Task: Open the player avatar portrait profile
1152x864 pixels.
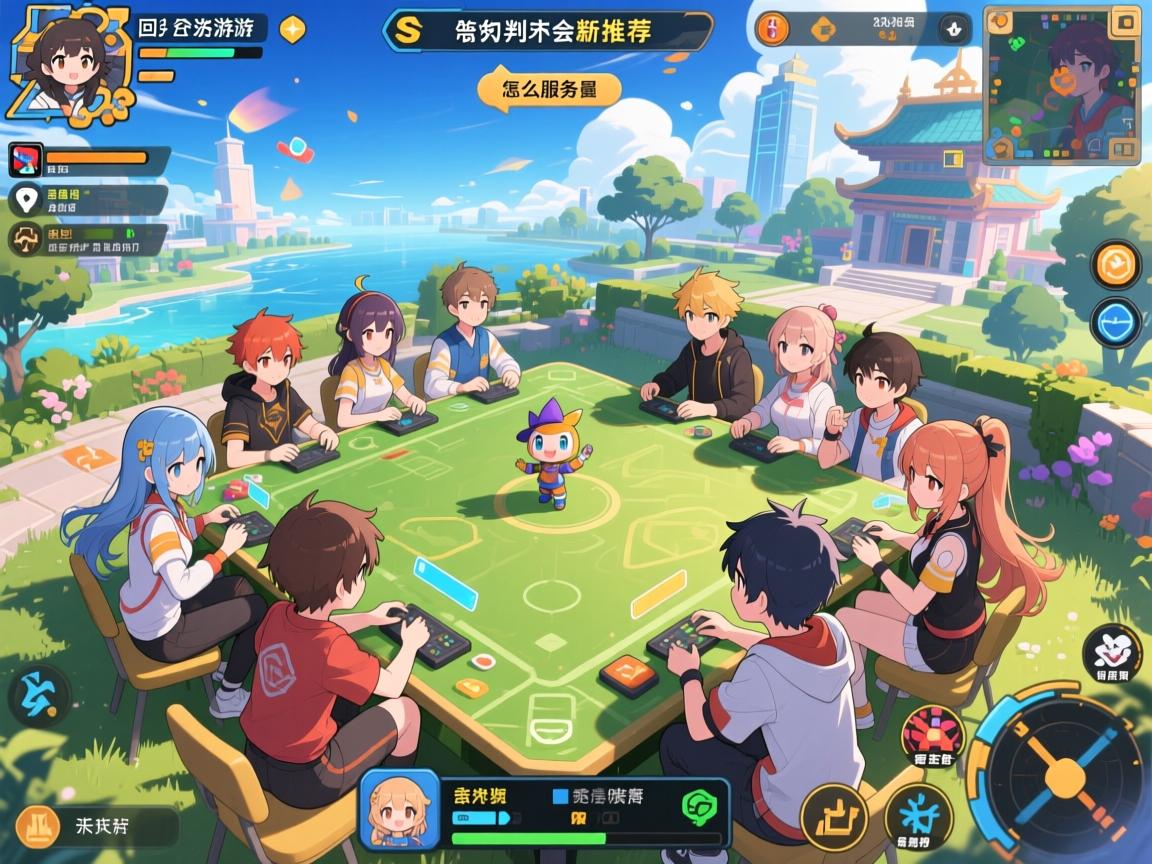Action: 68,58
